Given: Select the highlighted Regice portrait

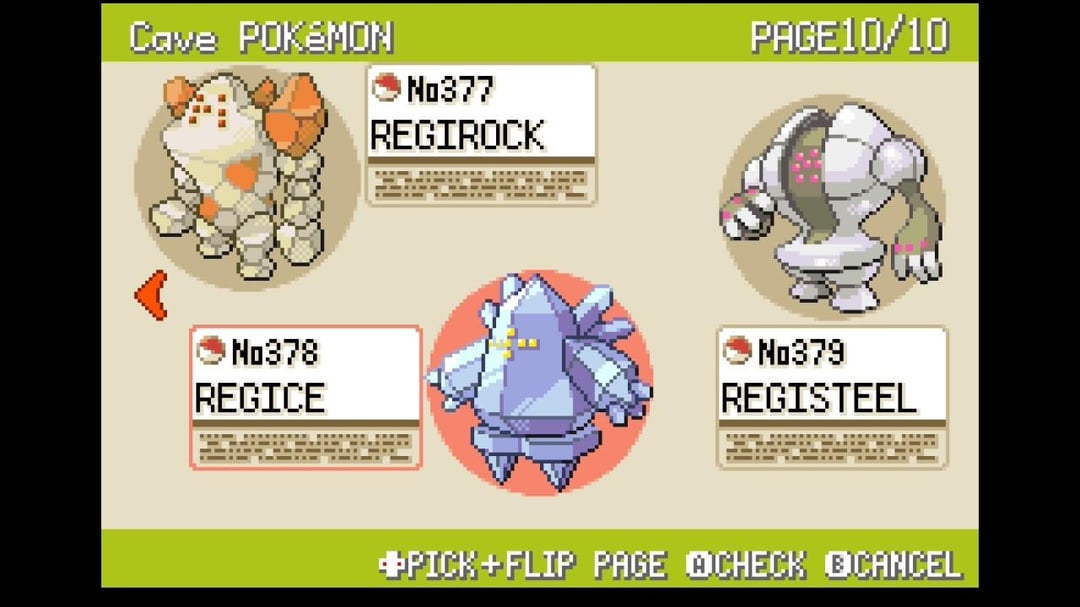Looking at the screenshot, I should [x=540, y=382].
